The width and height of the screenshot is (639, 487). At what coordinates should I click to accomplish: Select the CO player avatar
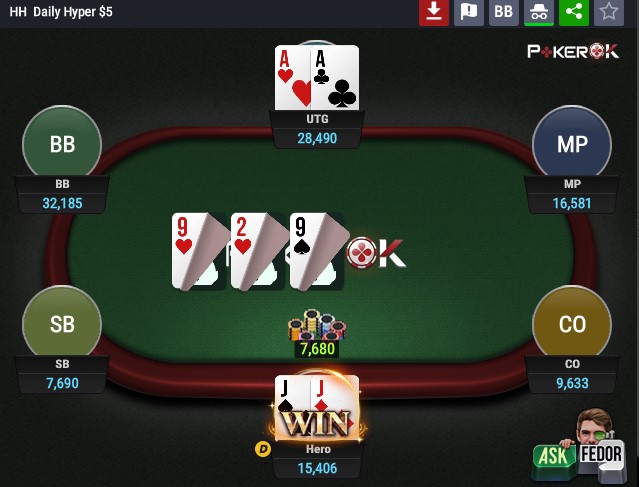tap(572, 325)
